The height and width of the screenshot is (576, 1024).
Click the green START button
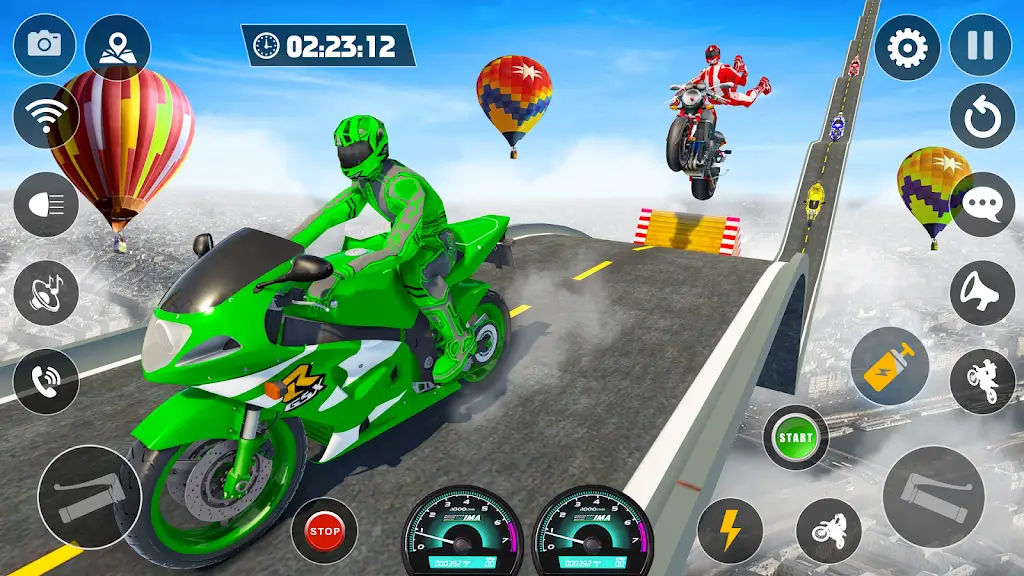(x=796, y=437)
